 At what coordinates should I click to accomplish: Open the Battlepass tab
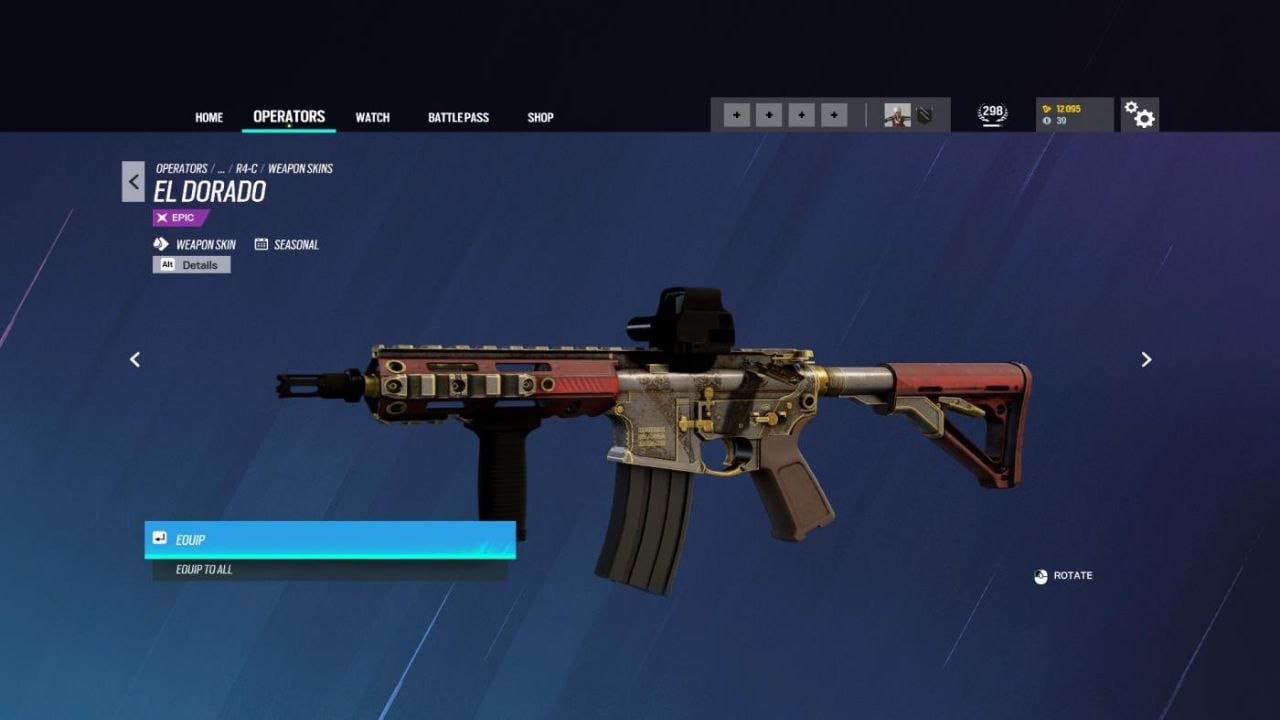tap(458, 117)
